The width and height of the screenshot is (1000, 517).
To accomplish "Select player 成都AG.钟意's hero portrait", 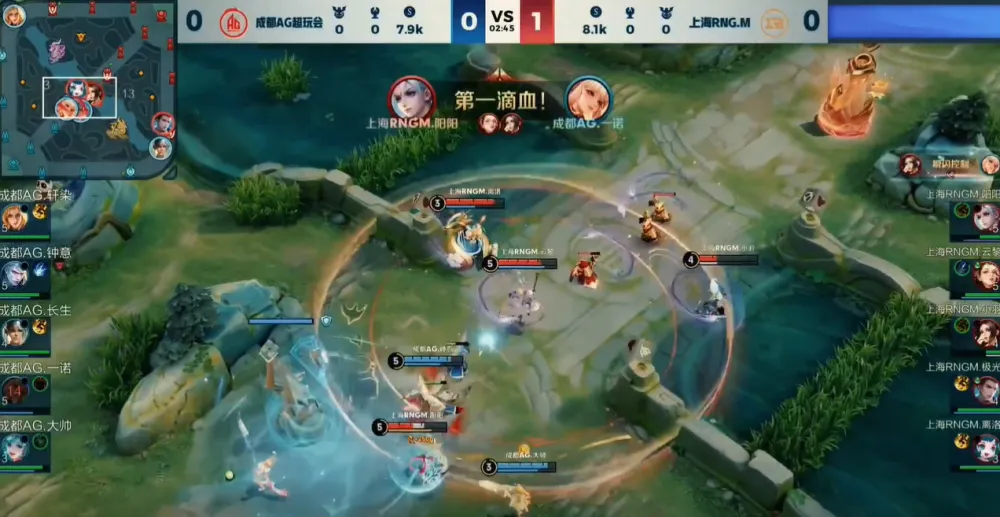I will click(14, 275).
